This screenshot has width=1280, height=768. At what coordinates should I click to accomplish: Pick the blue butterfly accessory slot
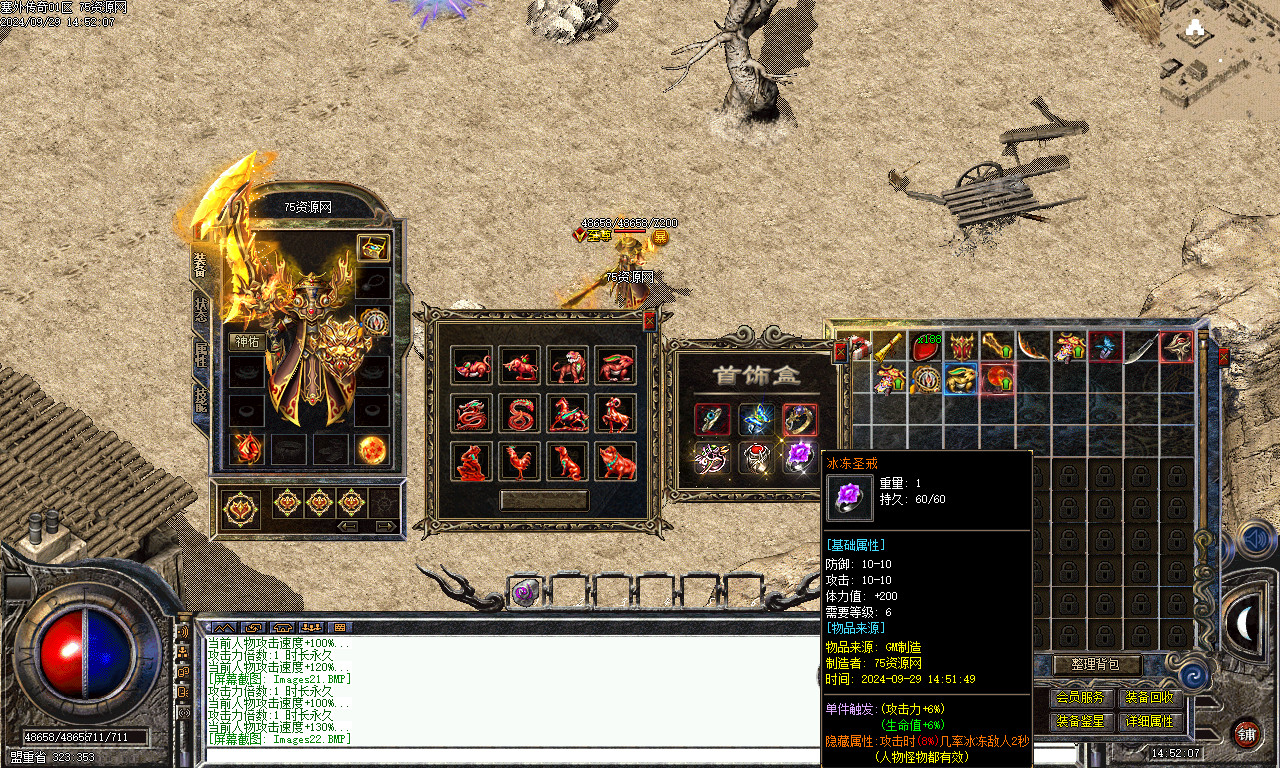(x=756, y=419)
